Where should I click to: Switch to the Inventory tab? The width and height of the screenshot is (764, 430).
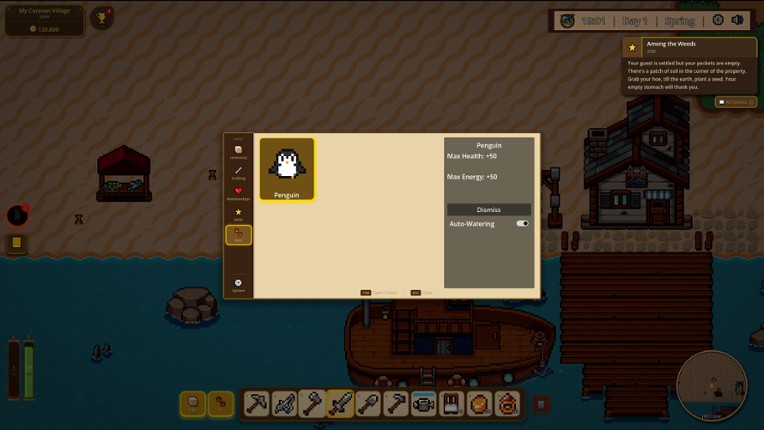click(x=238, y=151)
